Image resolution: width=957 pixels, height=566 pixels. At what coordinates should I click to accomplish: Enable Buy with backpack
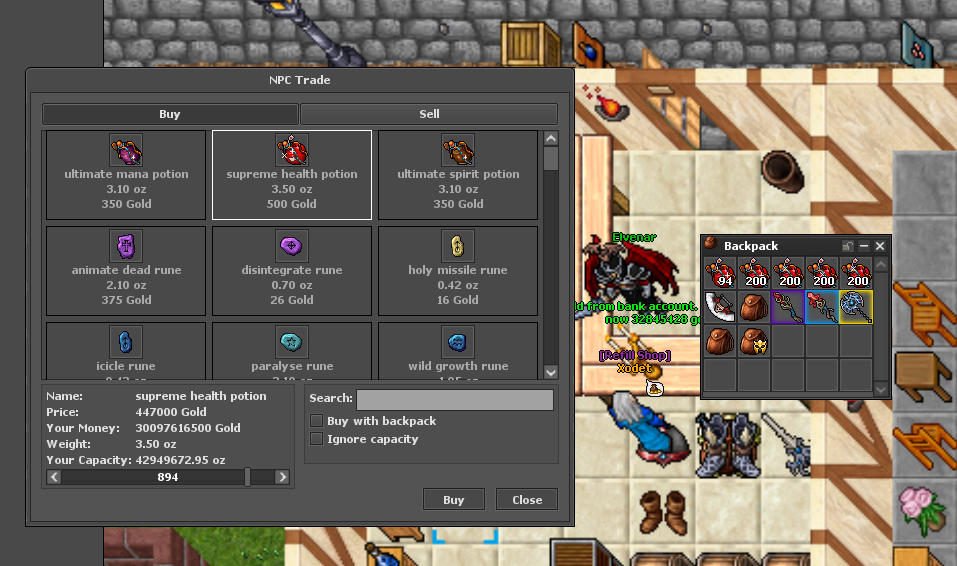(317, 421)
